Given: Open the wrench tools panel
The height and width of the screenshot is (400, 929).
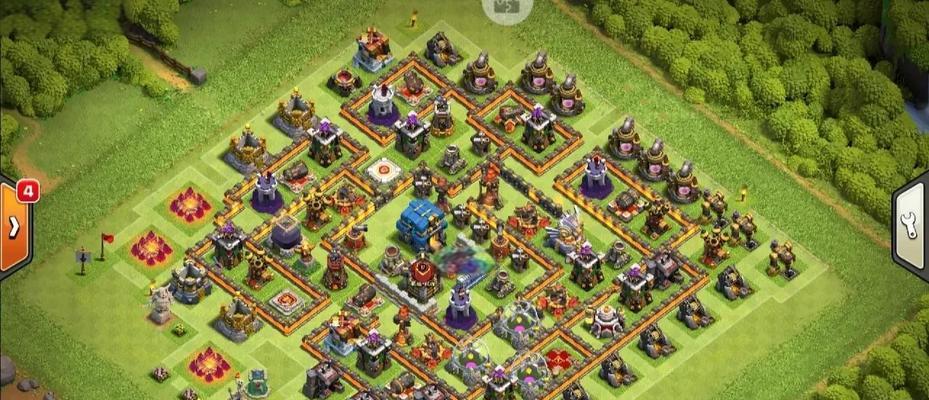Looking at the screenshot, I should coord(912,223).
